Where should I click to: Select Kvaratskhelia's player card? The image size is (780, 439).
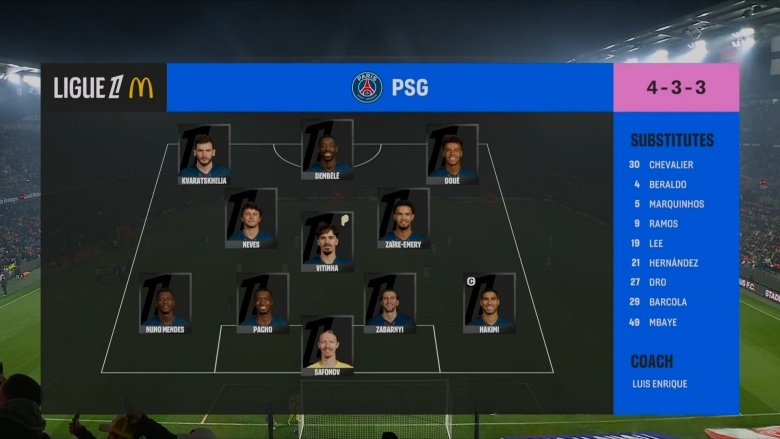204,153
